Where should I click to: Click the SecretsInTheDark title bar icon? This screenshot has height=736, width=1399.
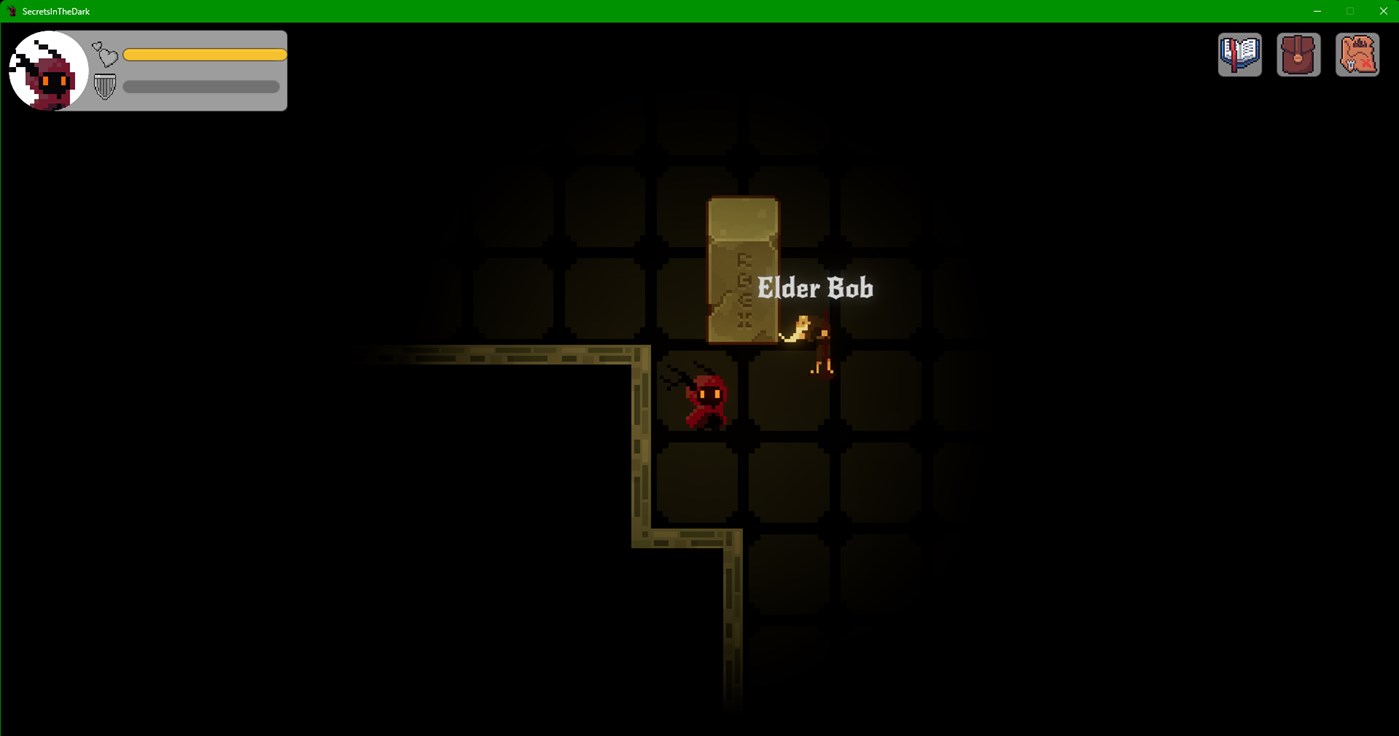tap(9, 11)
